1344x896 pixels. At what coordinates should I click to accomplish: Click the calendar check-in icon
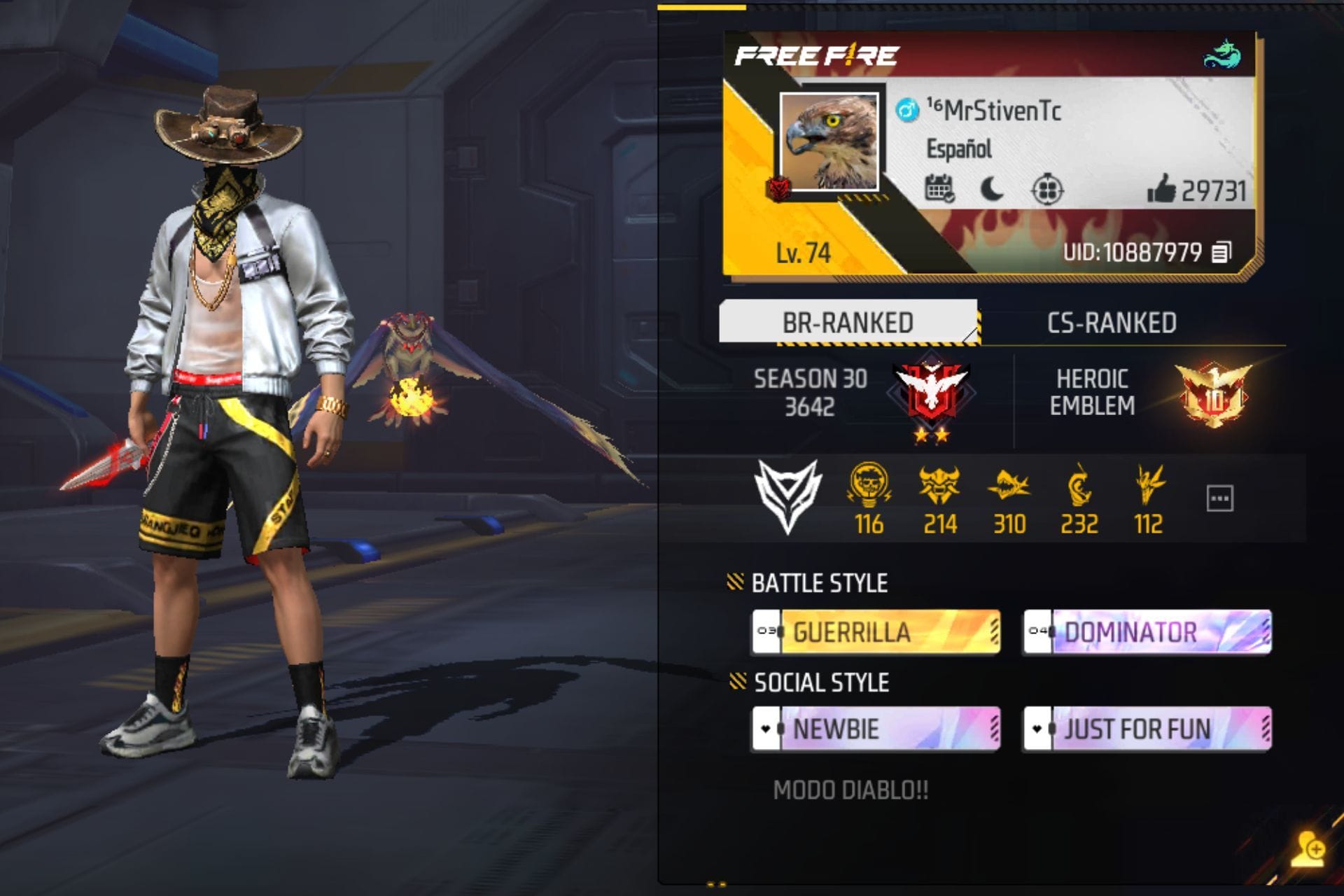click(941, 188)
